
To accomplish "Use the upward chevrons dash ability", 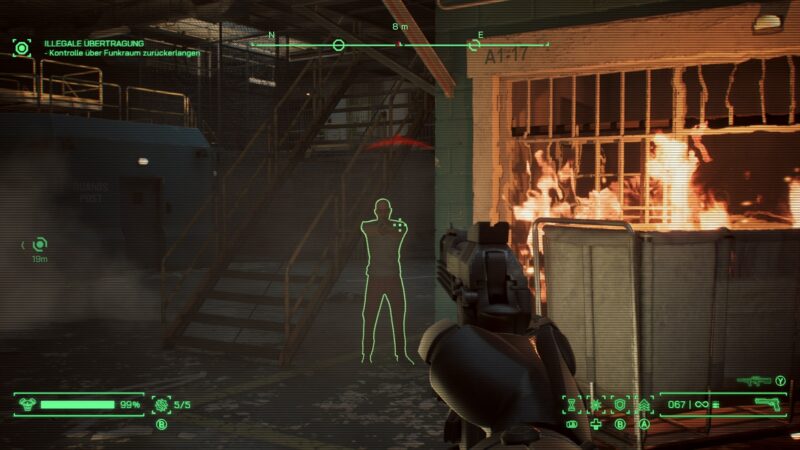I will (643, 404).
